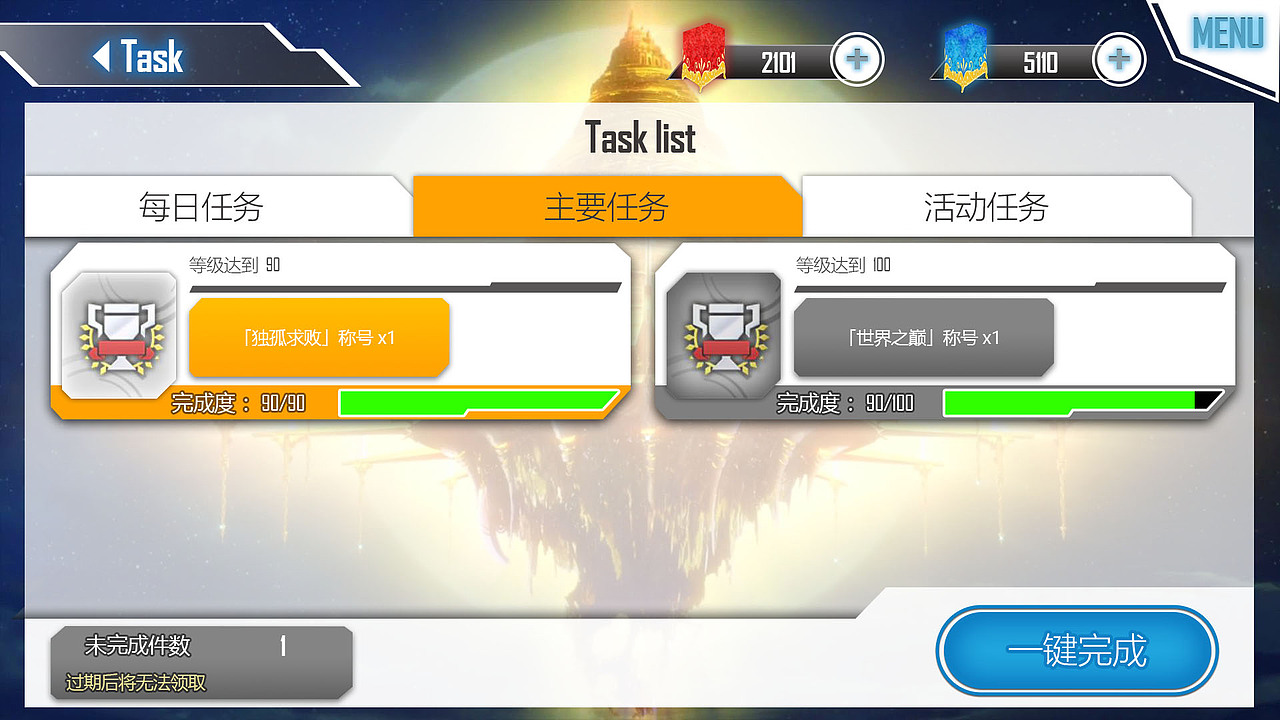Click the red clan emblem currency icon
The width and height of the screenshot is (1280, 720).
pyautogui.click(x=703, y=58)
